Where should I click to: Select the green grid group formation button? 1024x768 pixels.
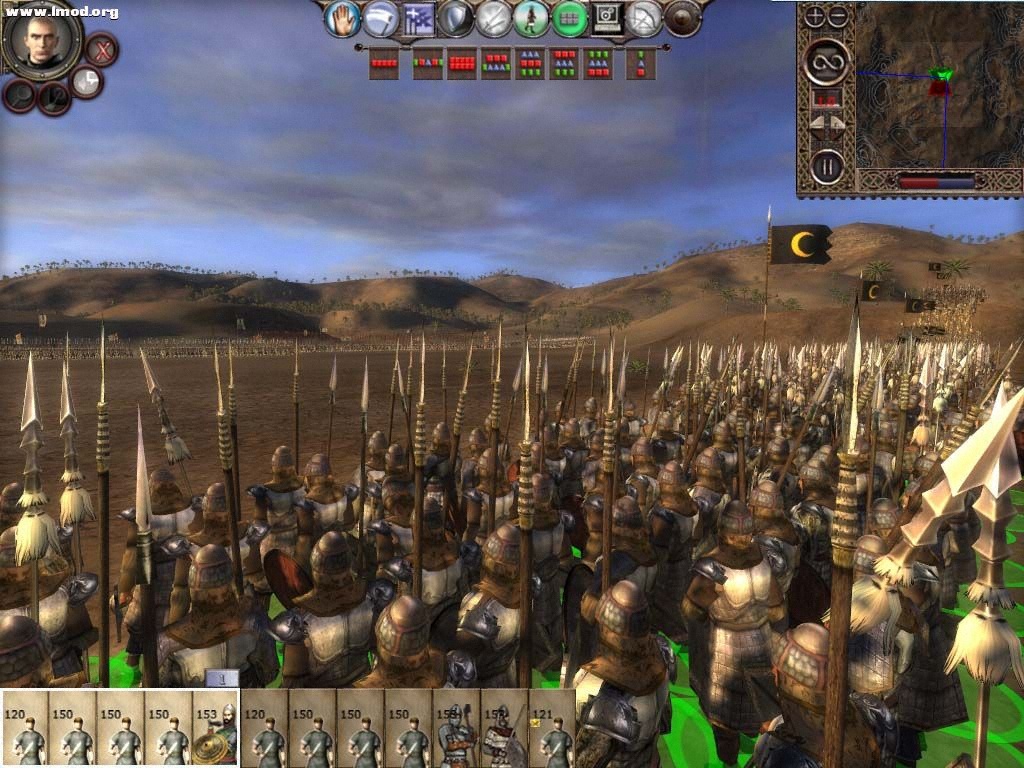(x=570, y=18)
